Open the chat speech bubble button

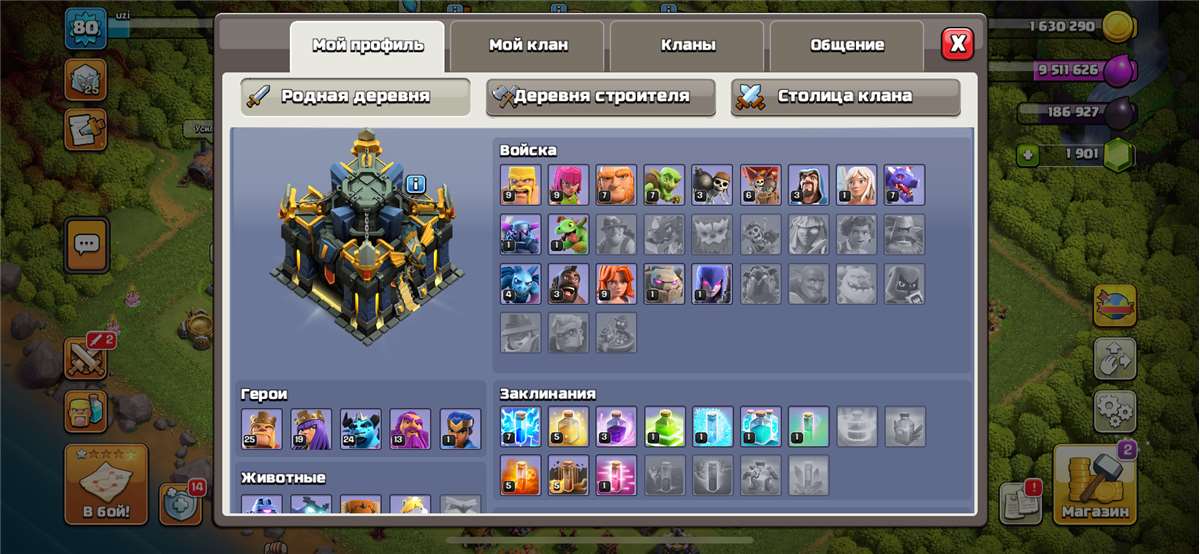[x=87, y=243]
